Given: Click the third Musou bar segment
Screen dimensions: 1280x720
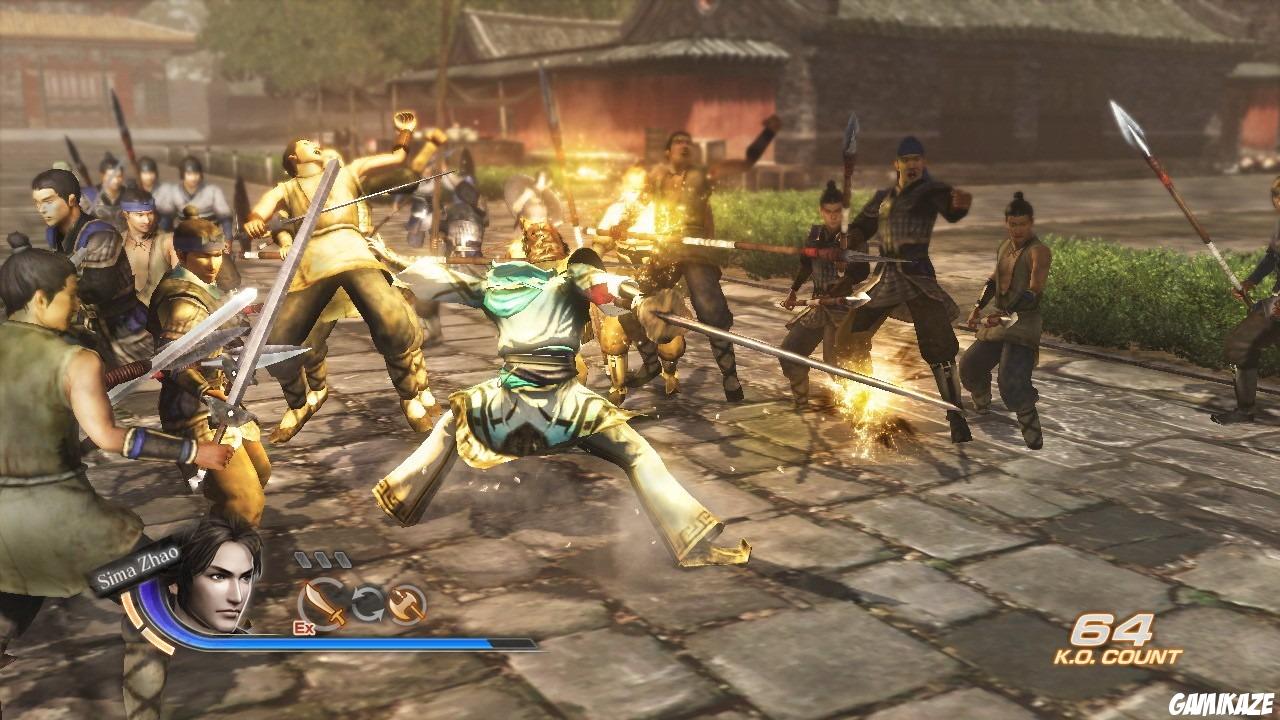Looking at the screenshot, I should [344, 560].
